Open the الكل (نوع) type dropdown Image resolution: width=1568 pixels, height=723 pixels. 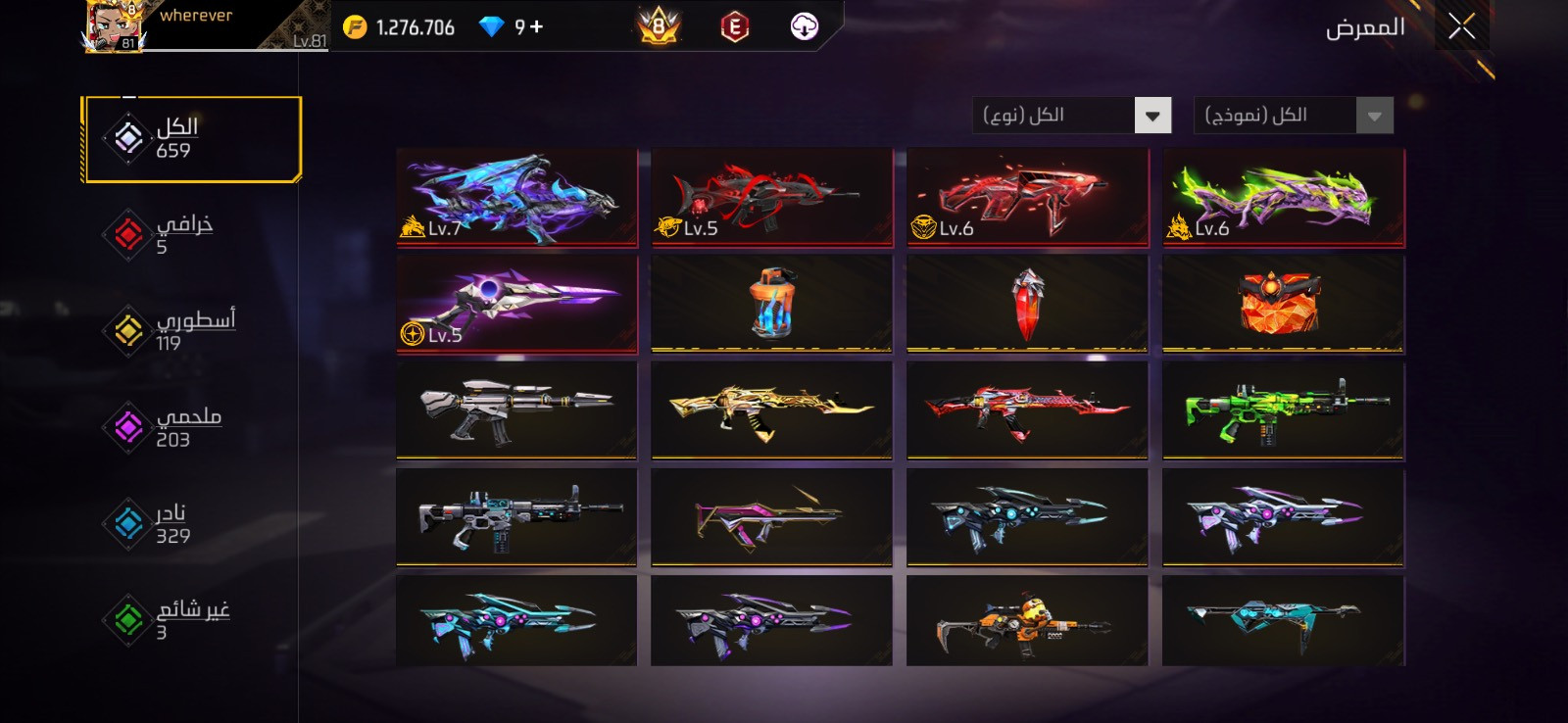point(1073,116)
